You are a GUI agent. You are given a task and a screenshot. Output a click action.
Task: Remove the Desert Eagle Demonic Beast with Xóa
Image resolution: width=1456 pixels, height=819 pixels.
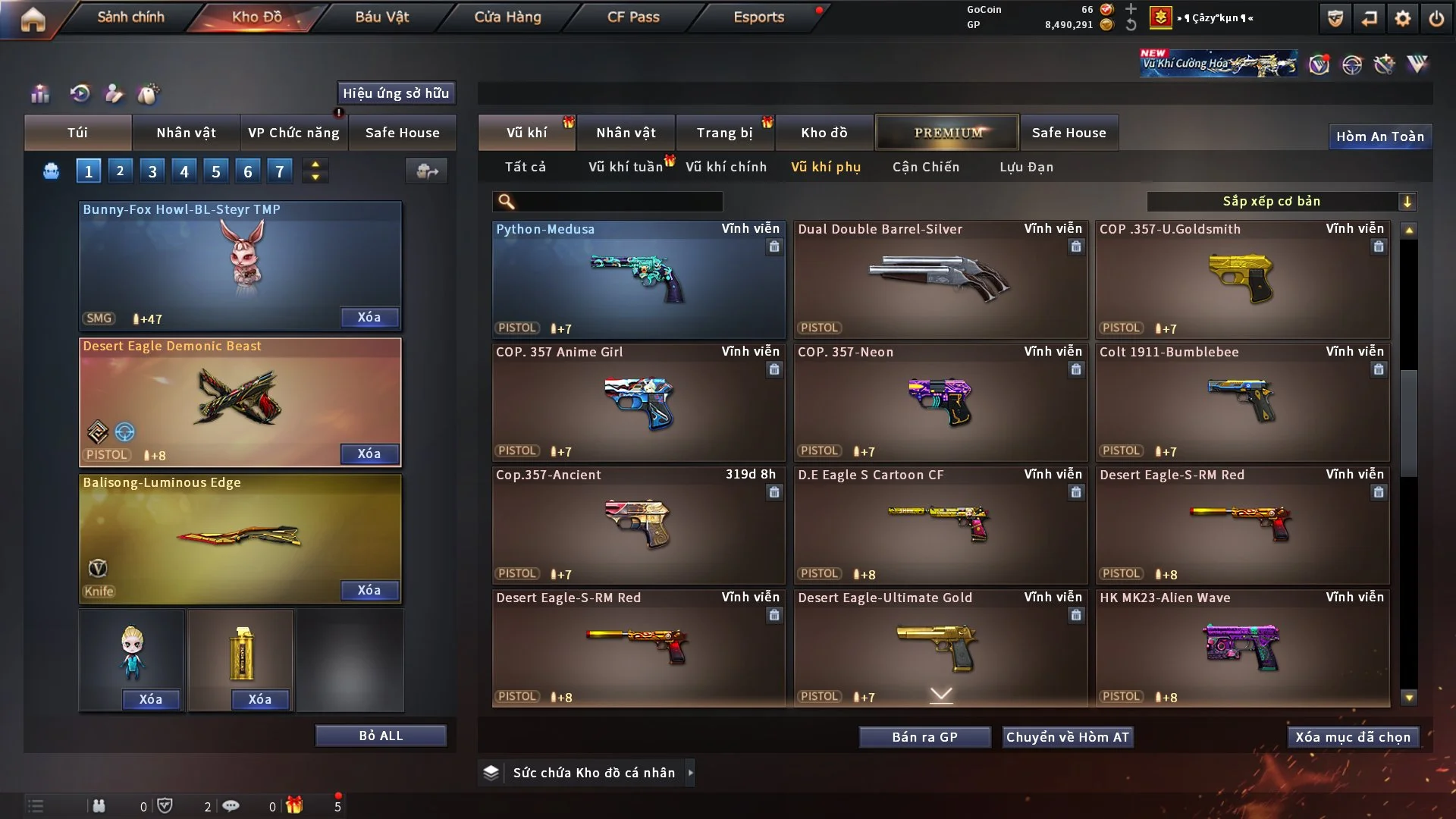click(x=369, y=453)
